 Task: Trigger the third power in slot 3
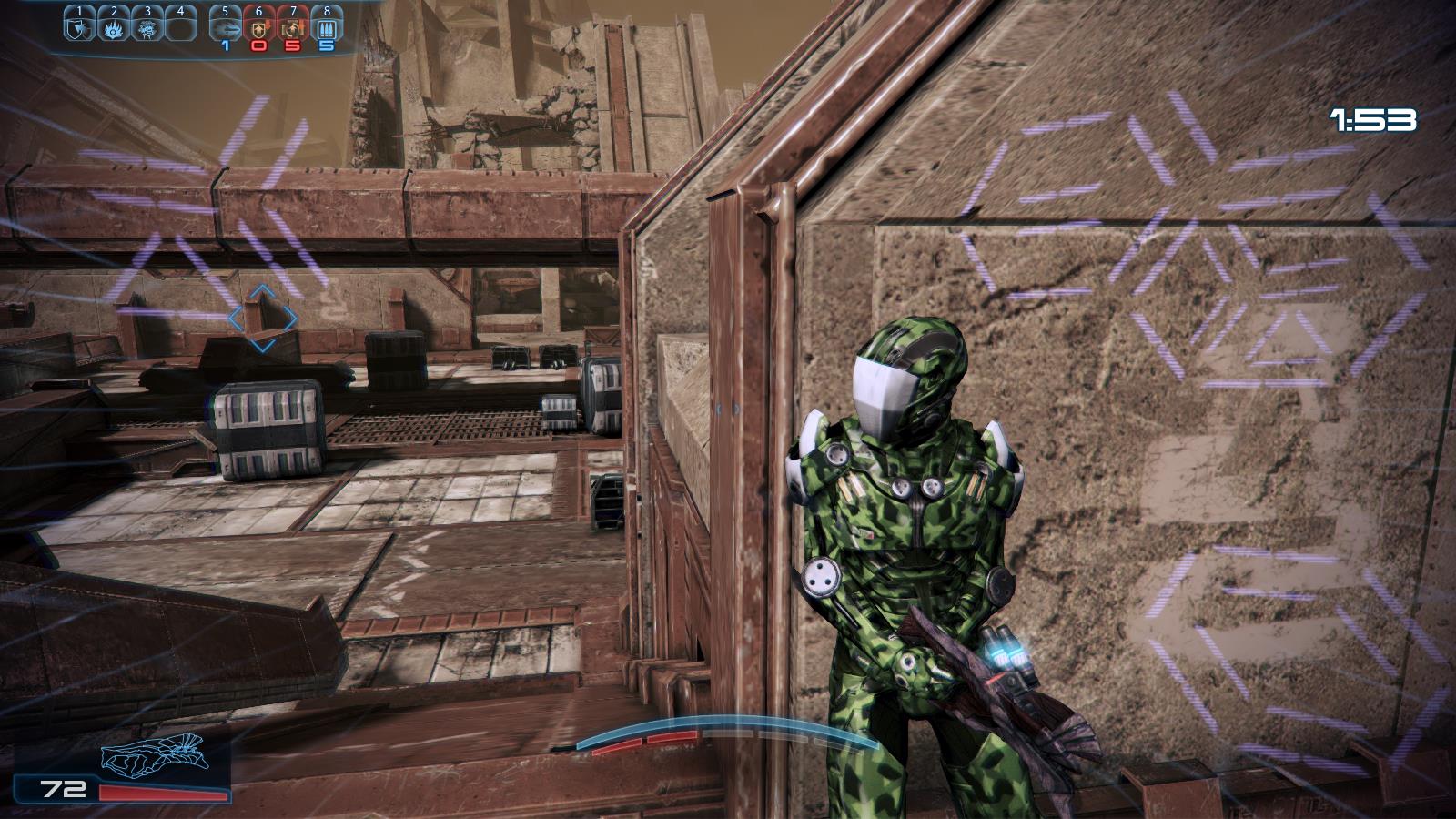click(147, 29)
